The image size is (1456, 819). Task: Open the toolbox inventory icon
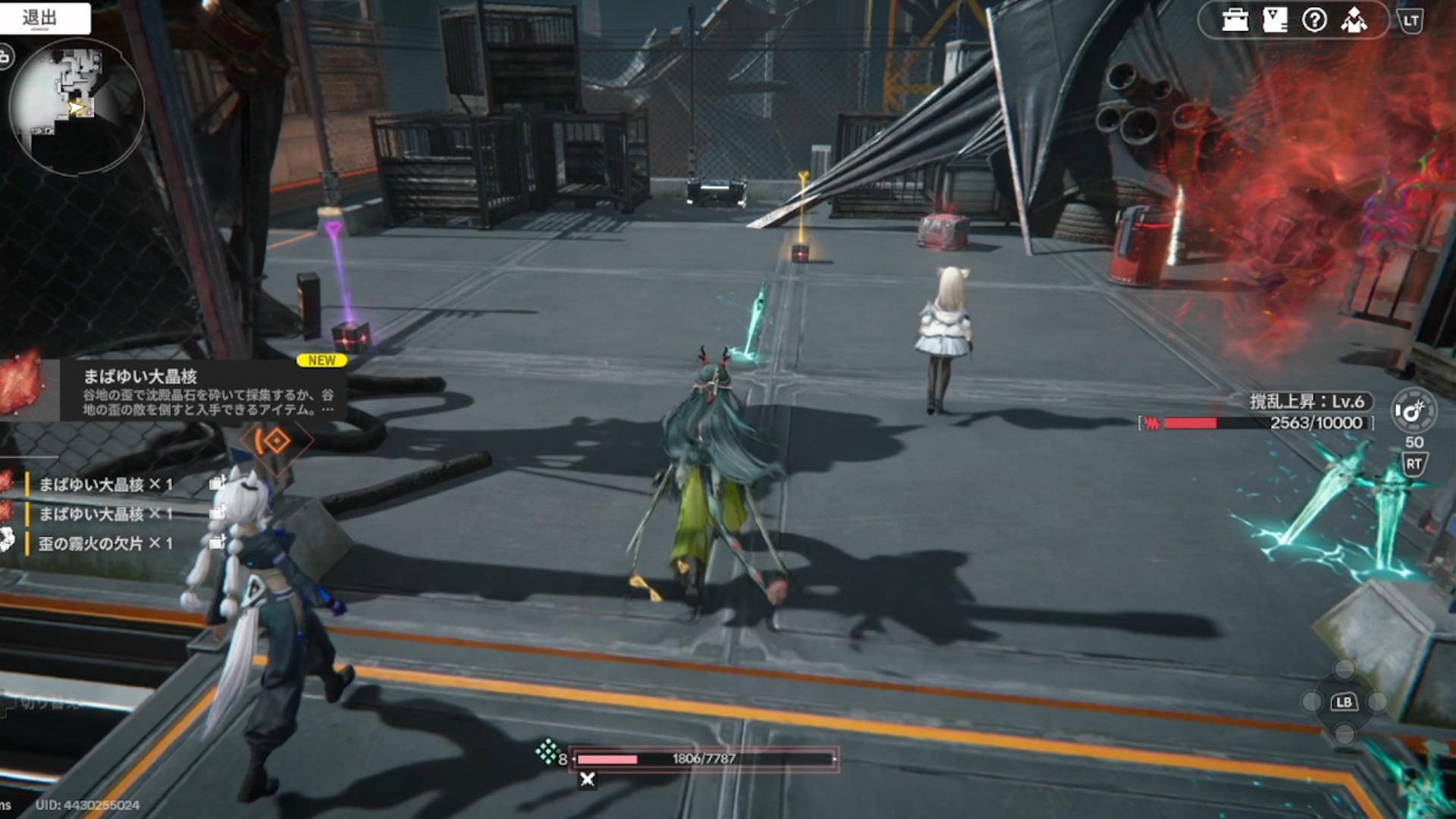pos(1235,20)
